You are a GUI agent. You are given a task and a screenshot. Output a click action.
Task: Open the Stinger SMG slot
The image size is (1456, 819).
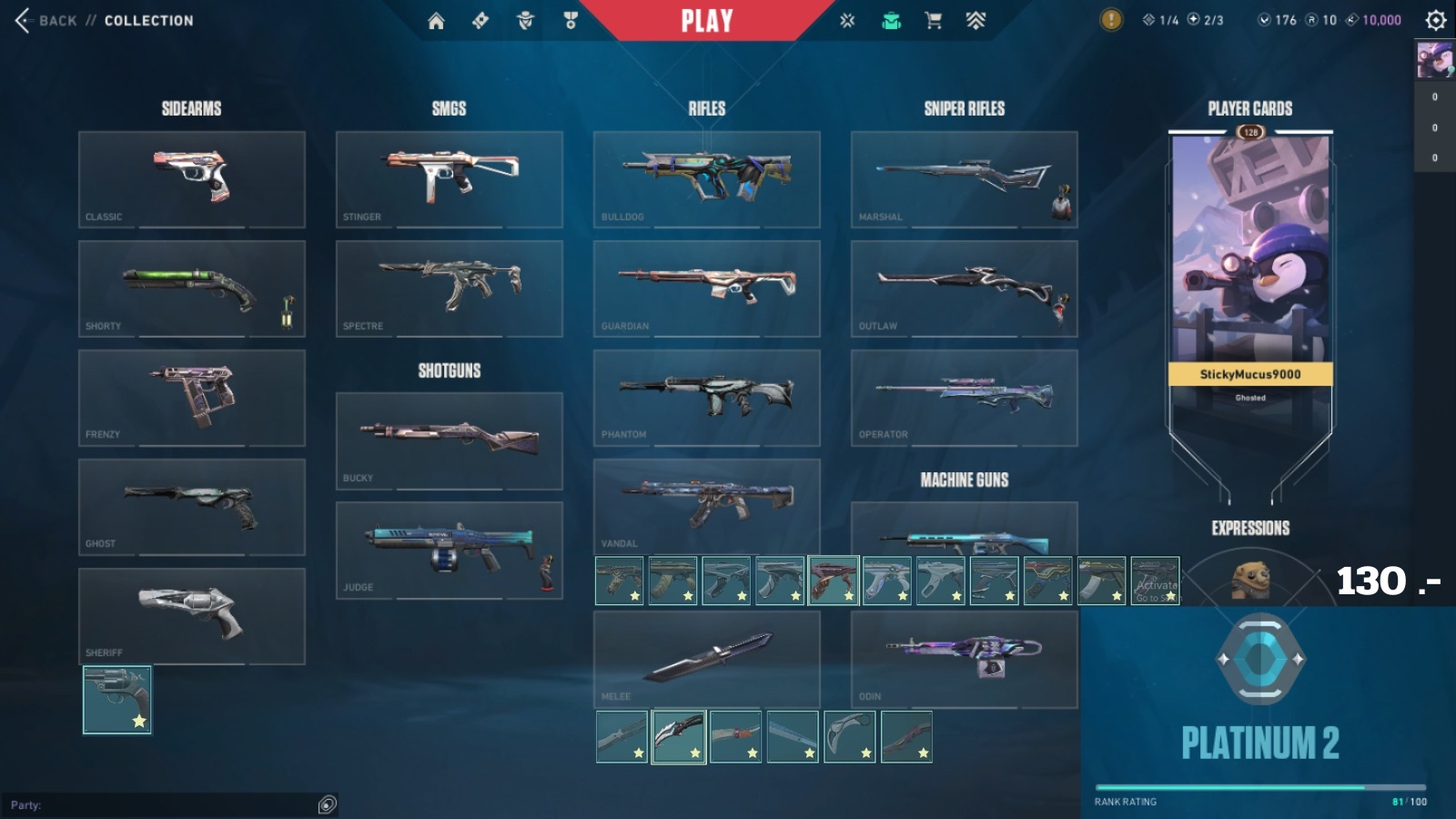click(449, 179)
